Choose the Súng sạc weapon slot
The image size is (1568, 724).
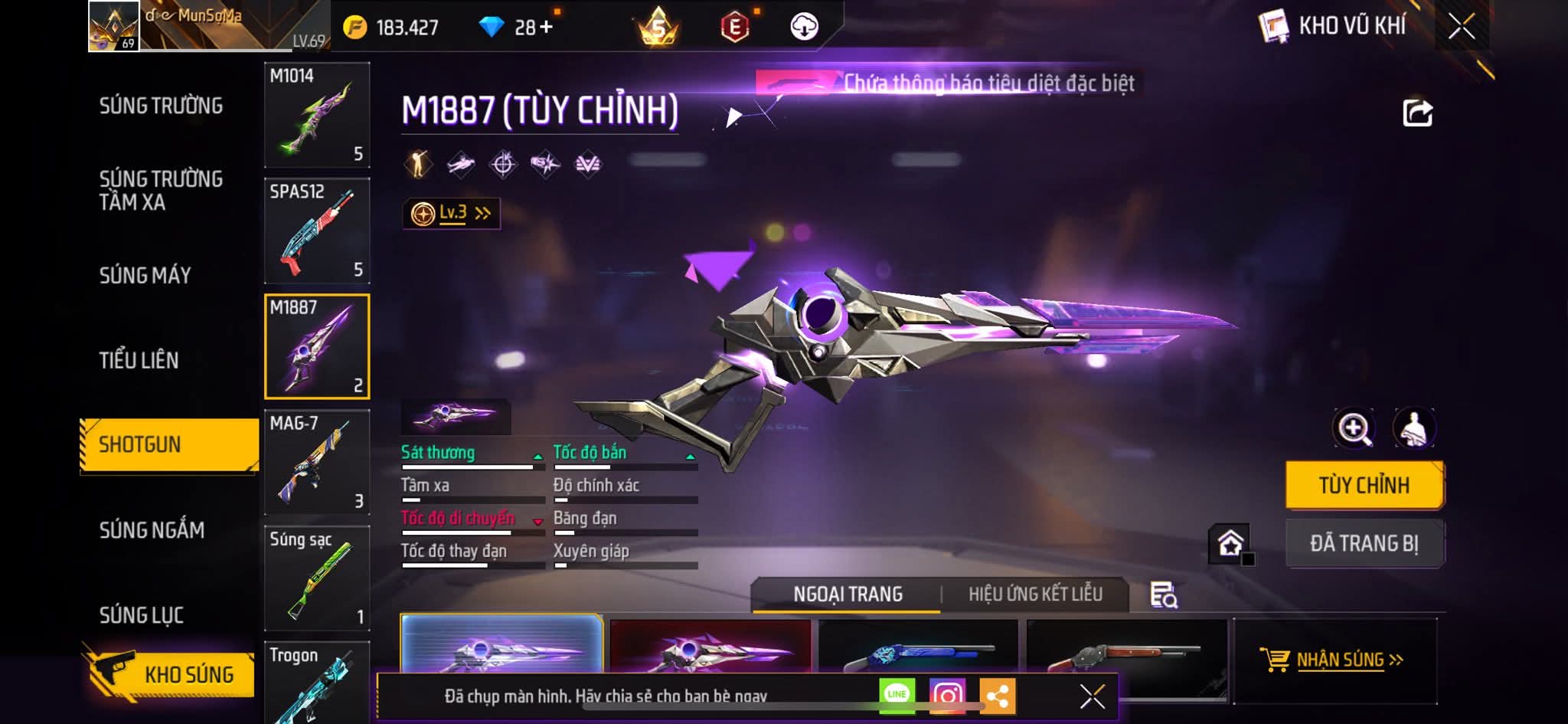point(317,578)
